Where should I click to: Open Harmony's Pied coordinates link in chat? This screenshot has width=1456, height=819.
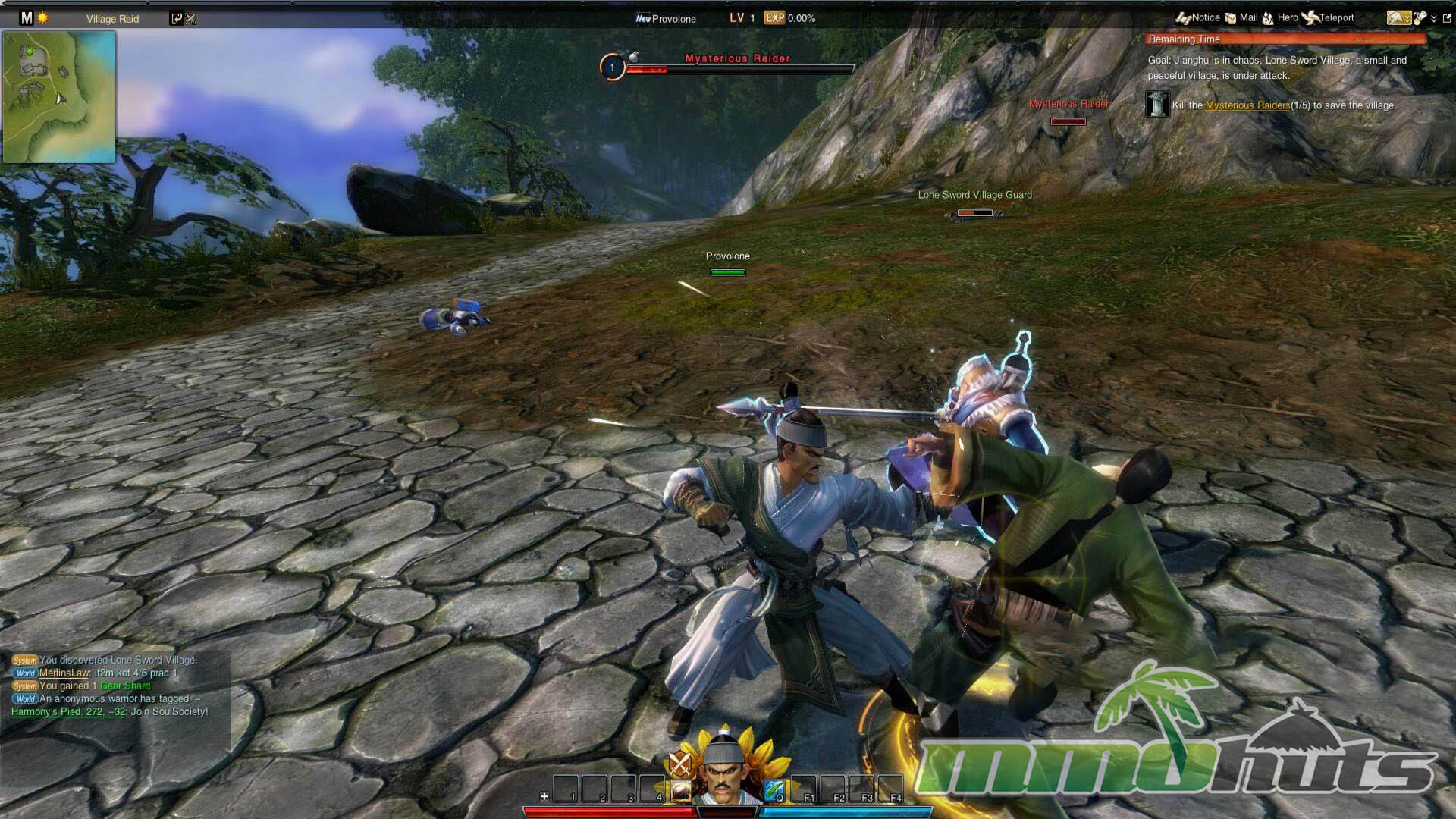pos(67,711)
